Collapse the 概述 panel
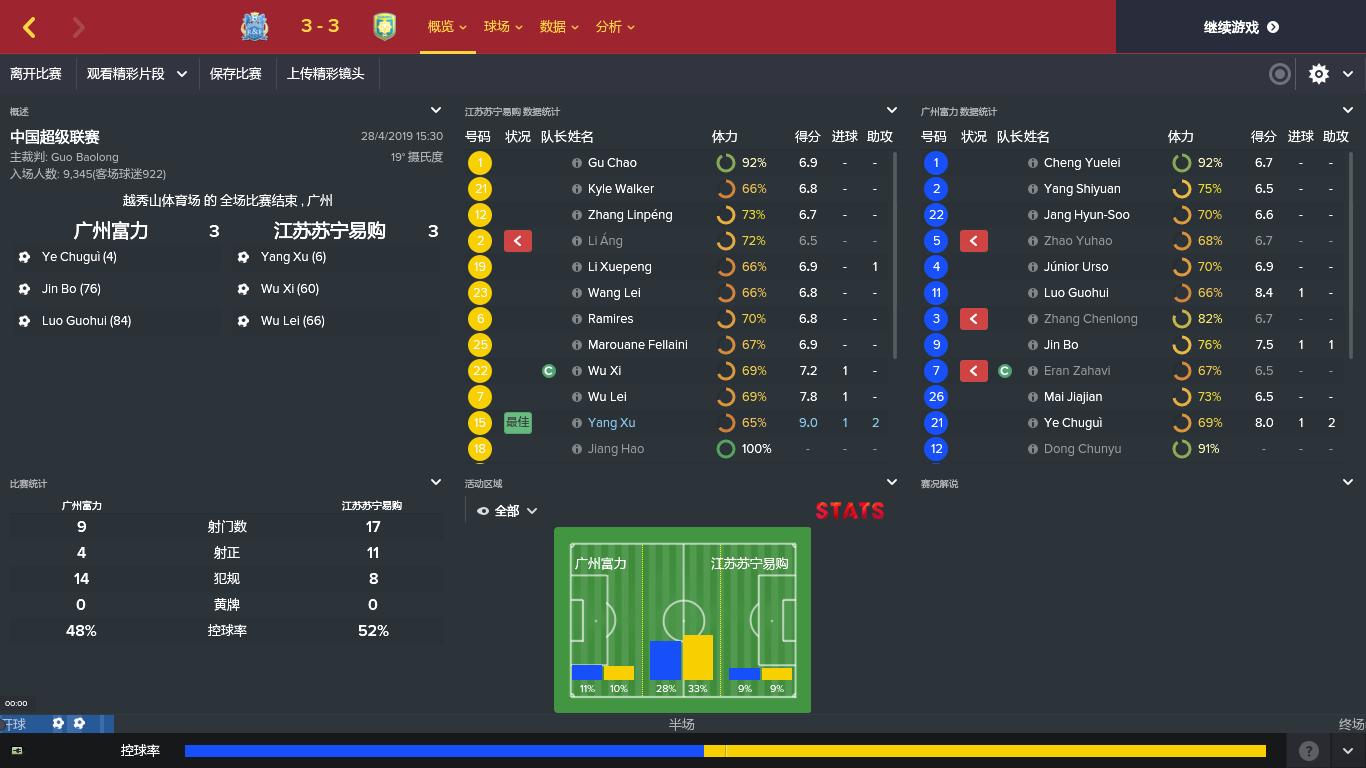The width and height of the screenshot is (1366, 768). (436, 110)
